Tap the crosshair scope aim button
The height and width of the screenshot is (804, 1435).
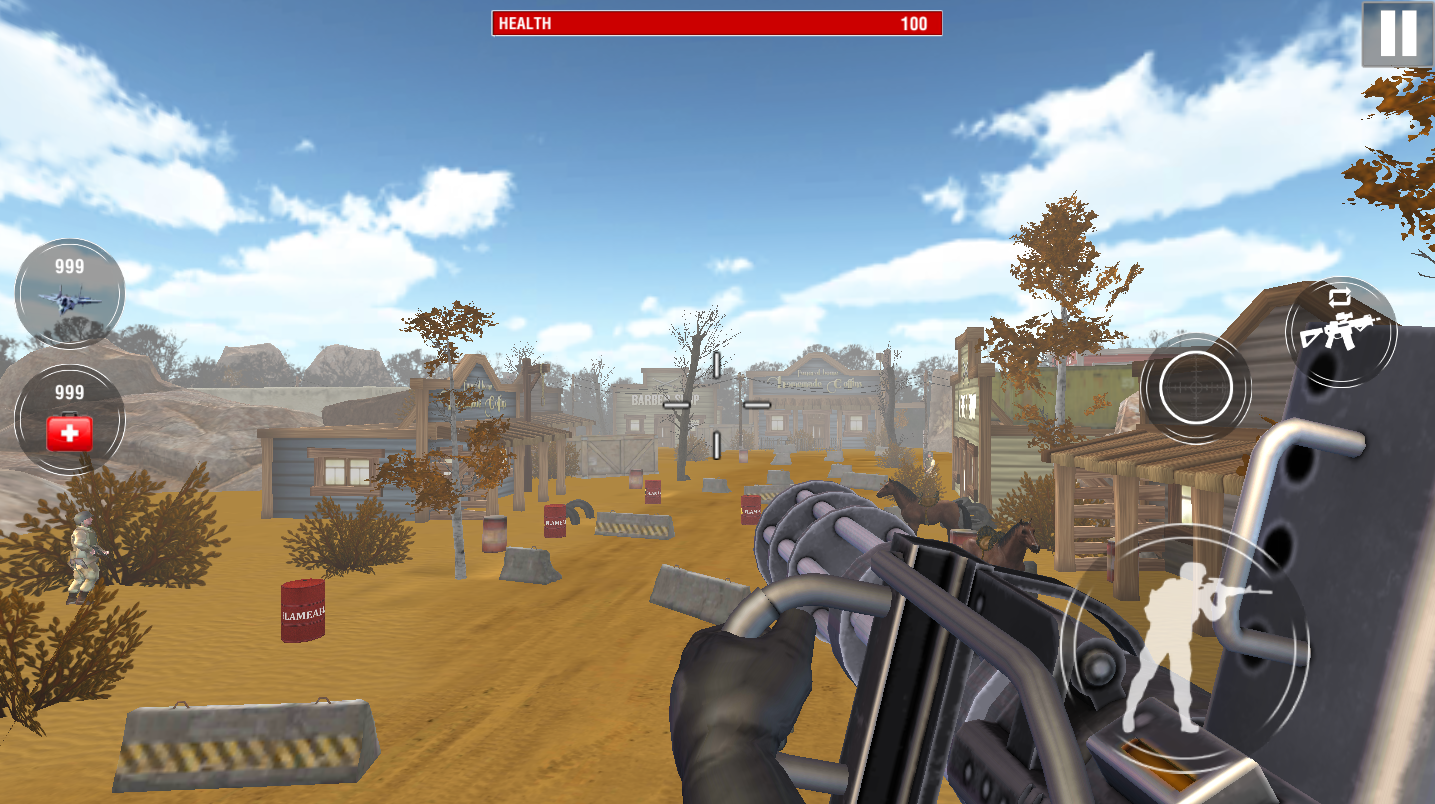click(1195, 388)
